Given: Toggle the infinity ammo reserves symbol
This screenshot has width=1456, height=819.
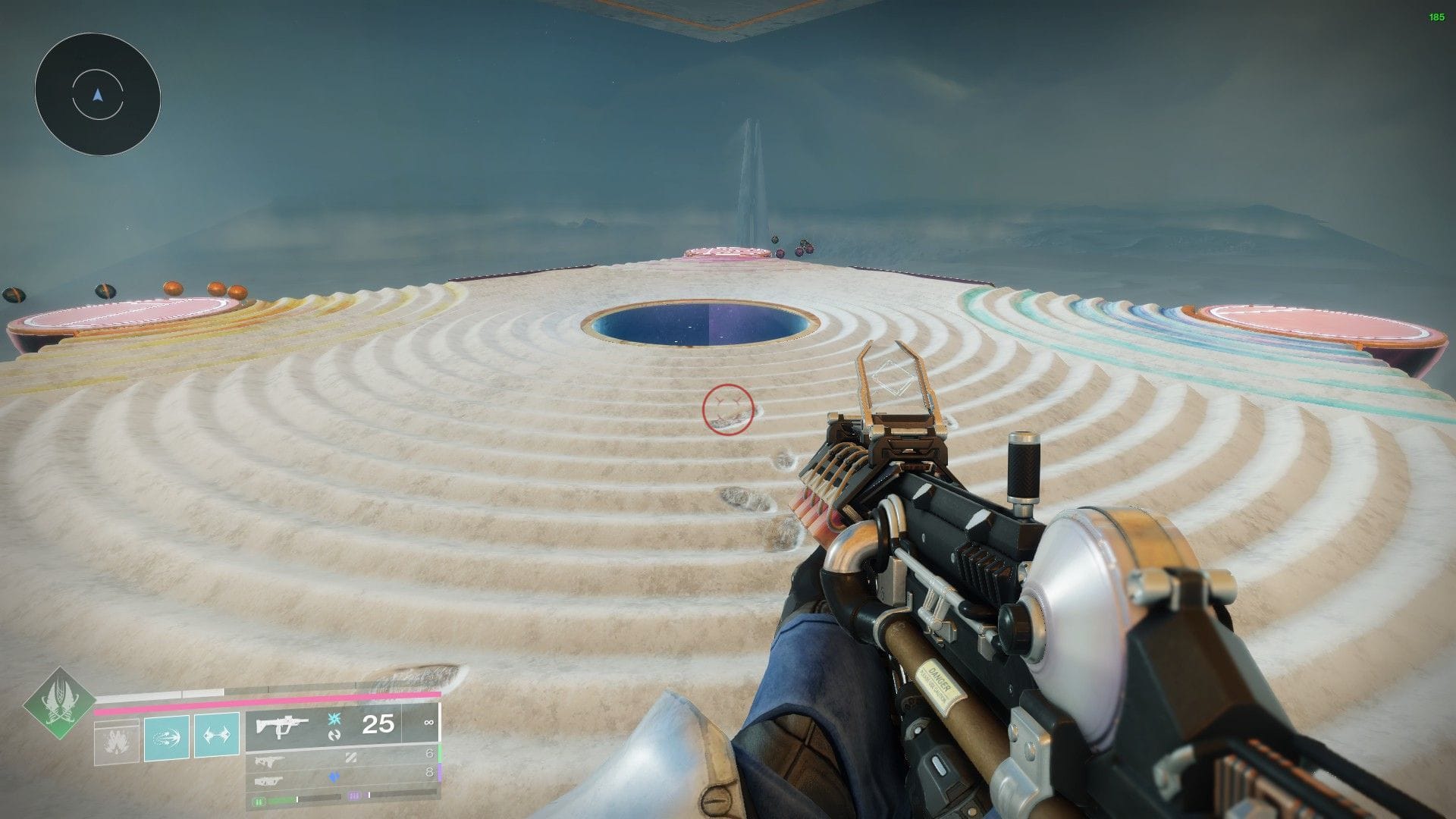Looking at the screenshot, I should click(430, 723).
